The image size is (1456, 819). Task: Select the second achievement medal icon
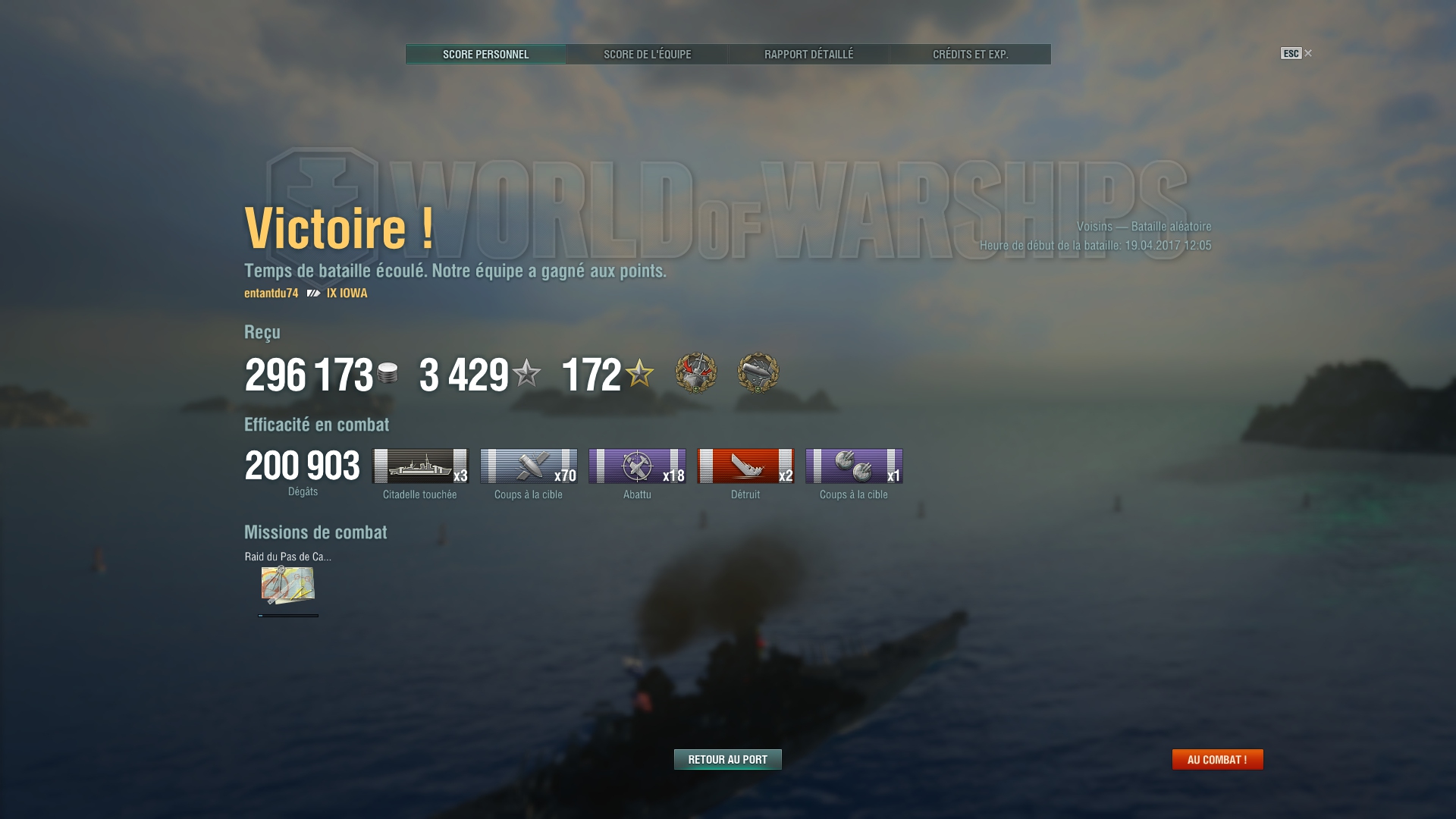click(758, 372)
